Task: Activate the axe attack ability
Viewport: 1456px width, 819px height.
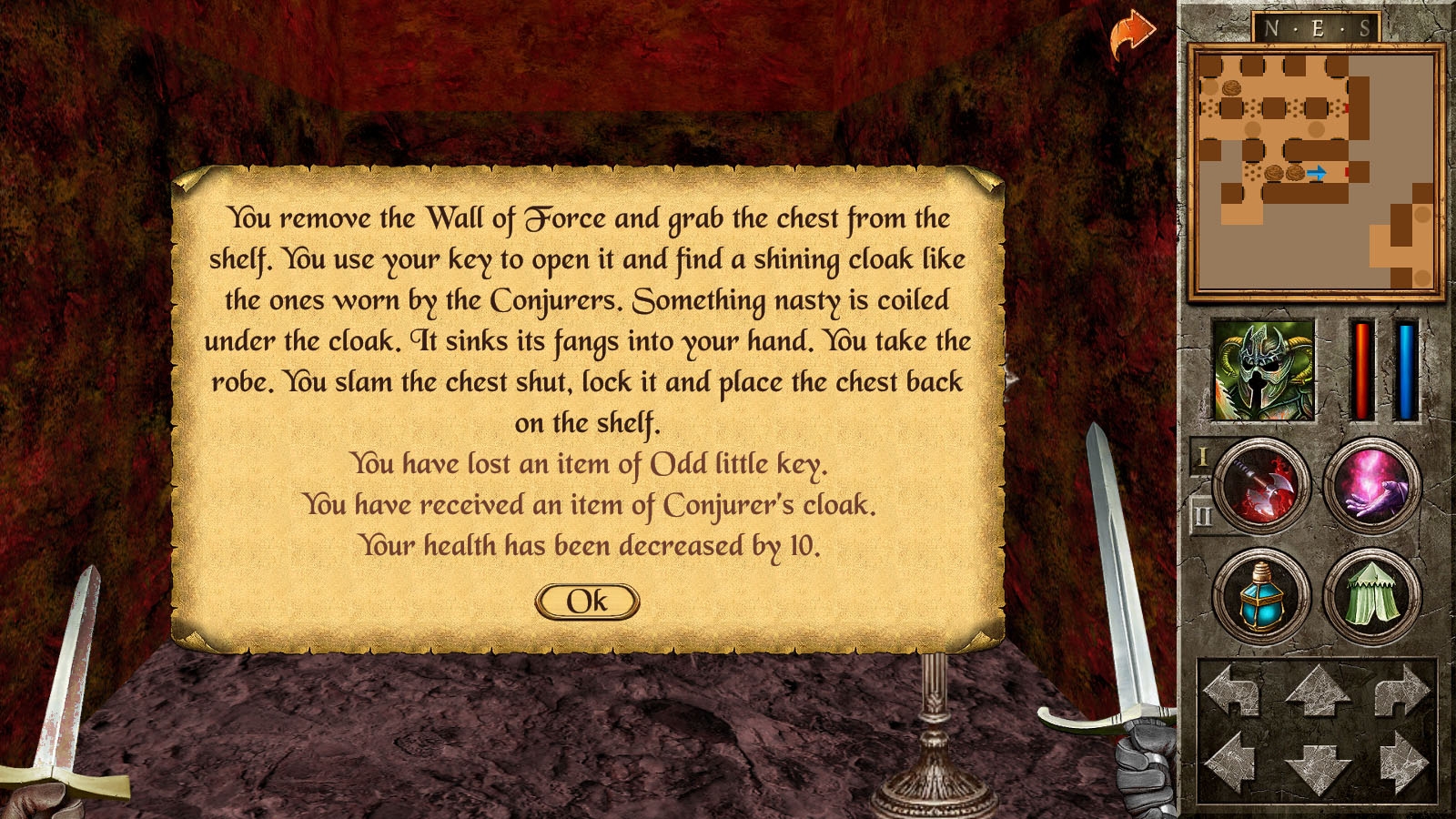Action: pos(1262,485)
